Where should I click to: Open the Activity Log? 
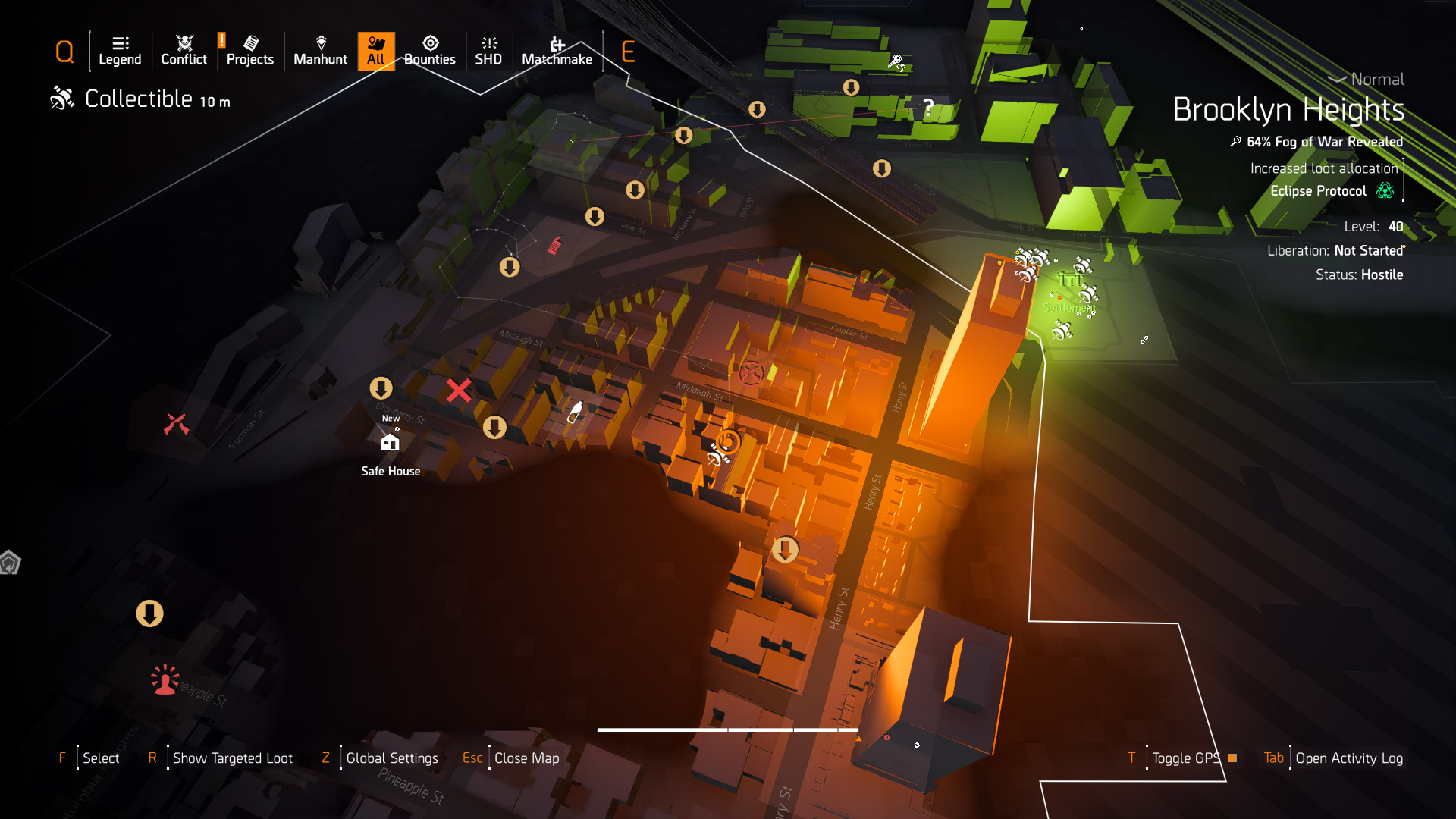[x=1348, y=758]
